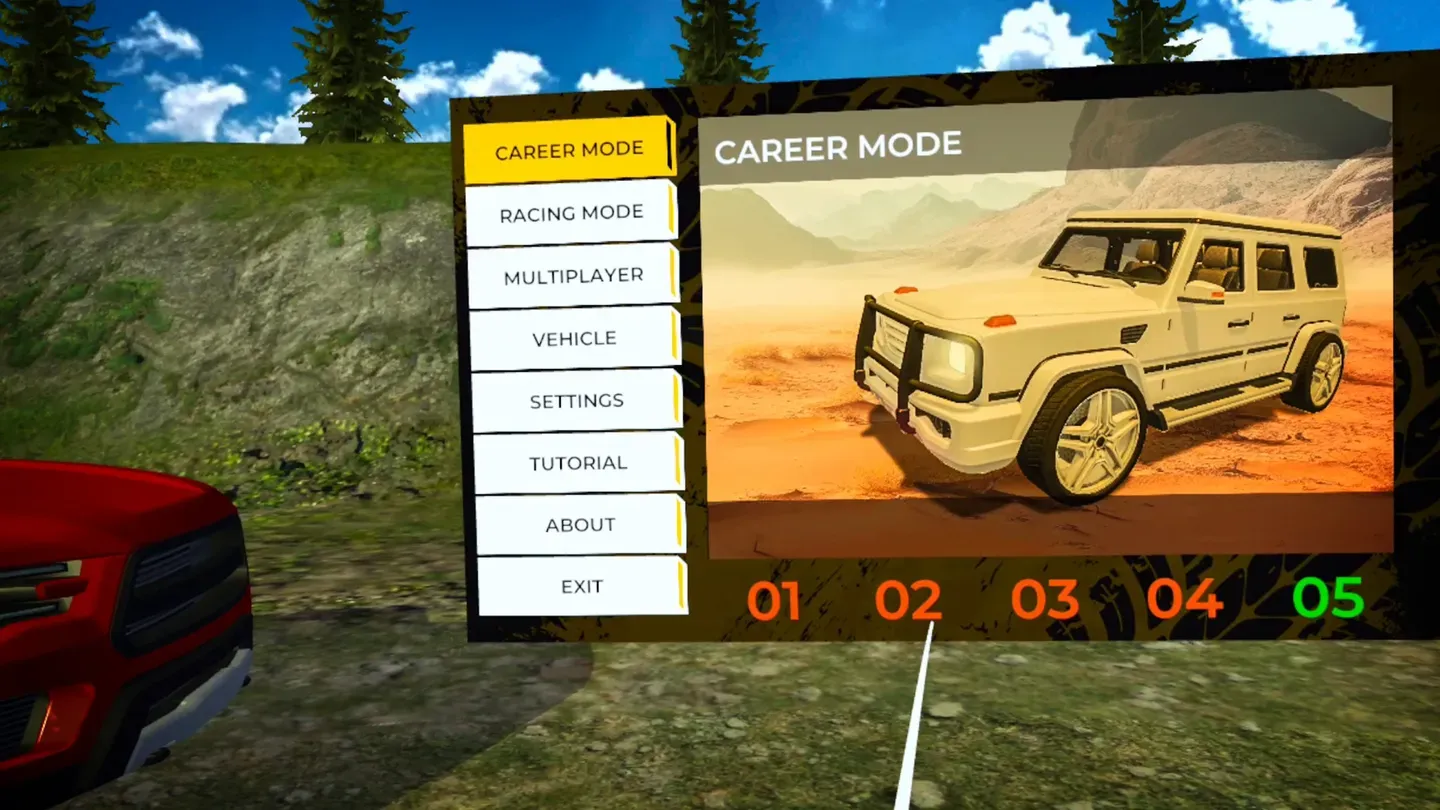The image size is (1440, 810).
Task: Open the MULTIPLAYER mode
Action: 572,274
